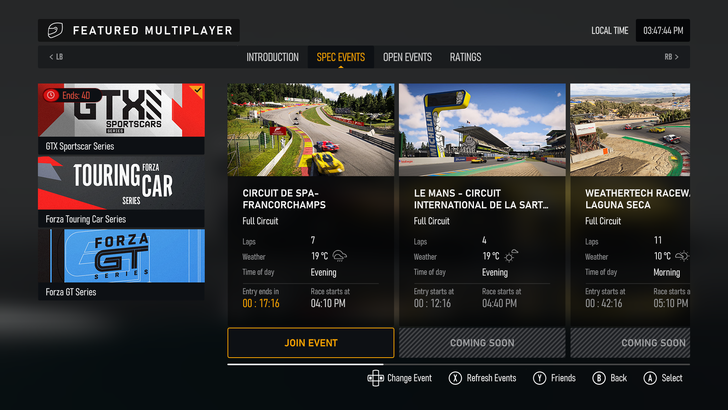Screen dimensions: 728x410
Task: Pick the Forza GT Series
Action: 121,263
